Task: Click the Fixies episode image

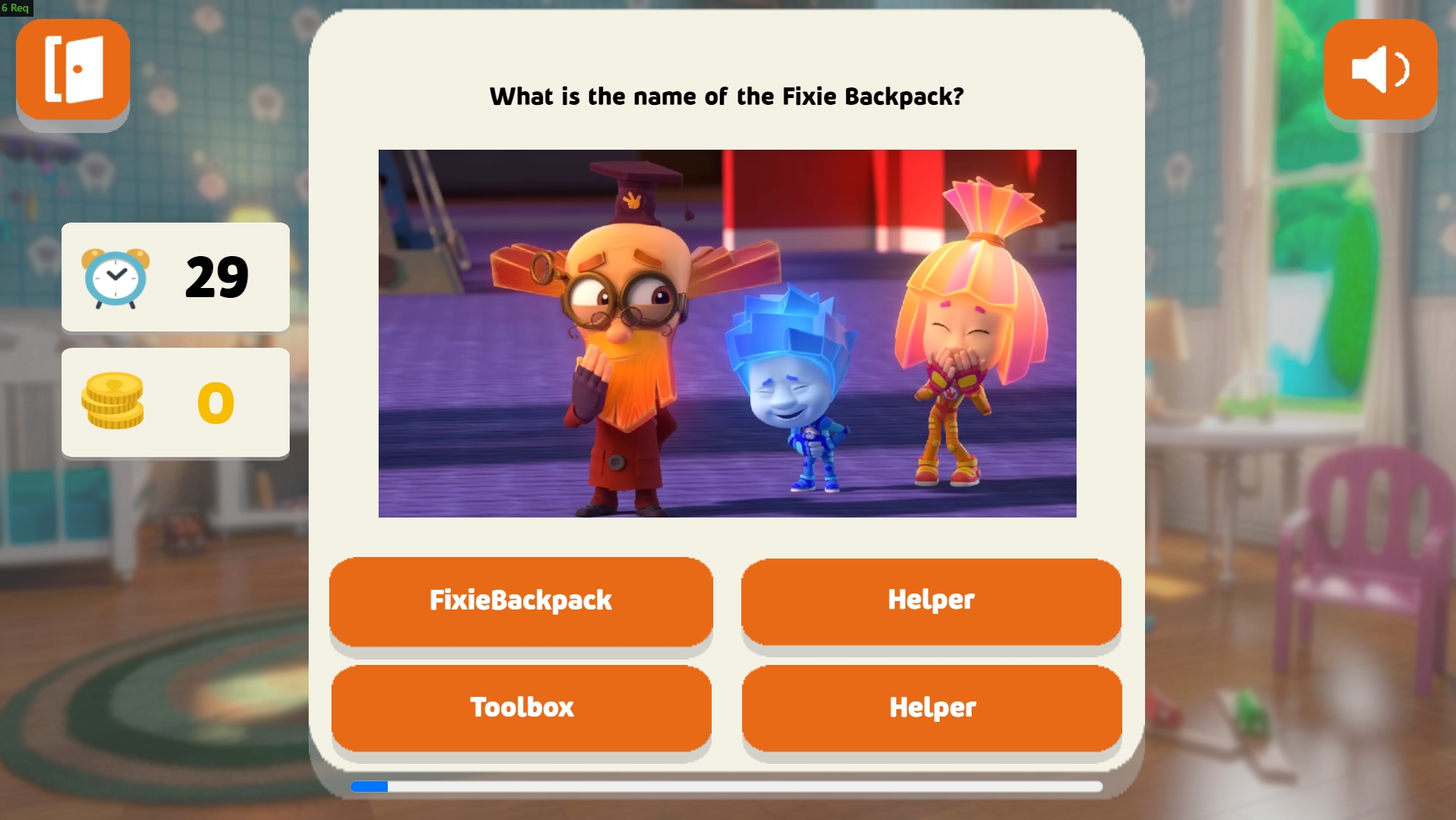Action: pos(727,334)
